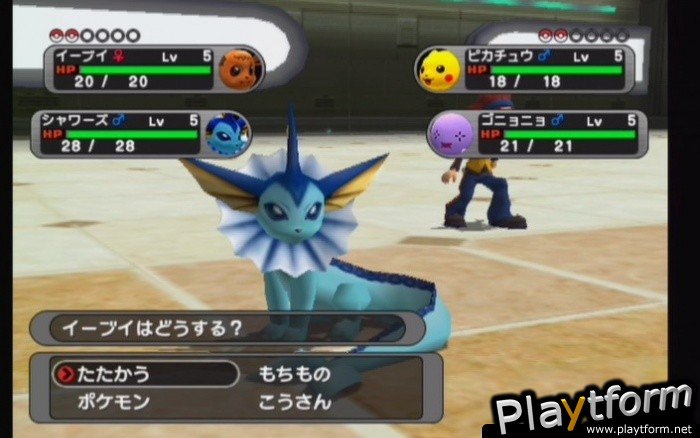Screen dimensions: 700x438
Task: Open the もちもの (Items) command
Action: tap(294, 374)
